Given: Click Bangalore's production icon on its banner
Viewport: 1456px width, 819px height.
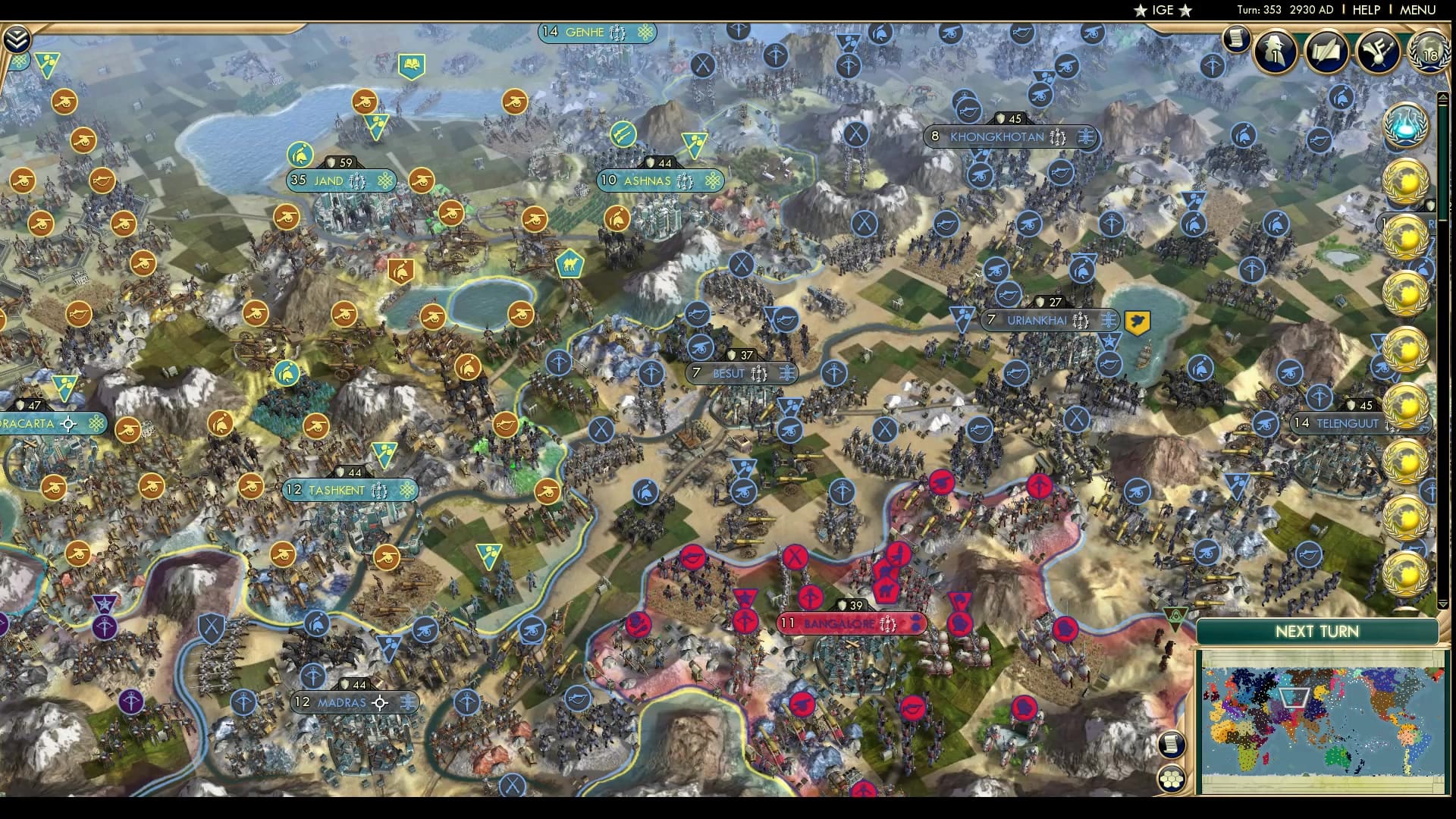Looking at the screenshot, I should click(x=887, y=622).
